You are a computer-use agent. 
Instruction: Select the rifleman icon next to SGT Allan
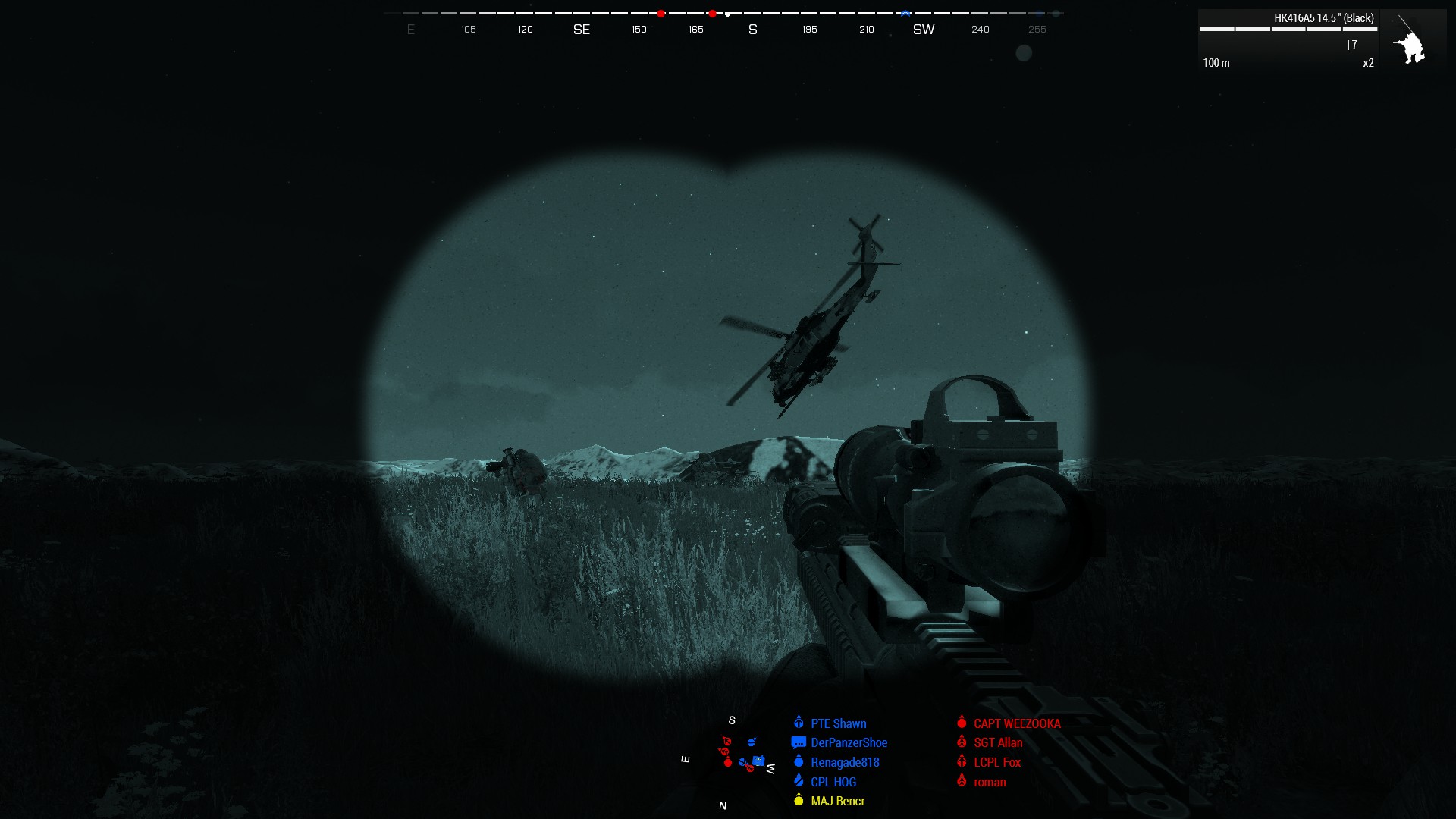[x=962, y=742]
